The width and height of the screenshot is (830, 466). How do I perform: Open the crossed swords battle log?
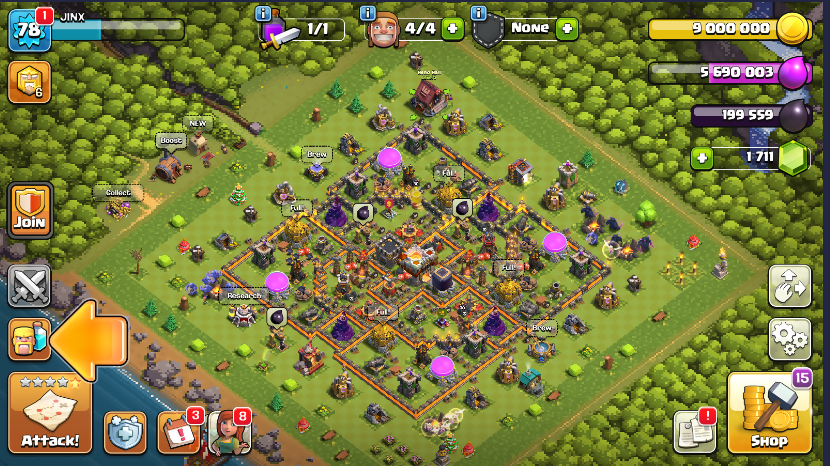[29, 286]
